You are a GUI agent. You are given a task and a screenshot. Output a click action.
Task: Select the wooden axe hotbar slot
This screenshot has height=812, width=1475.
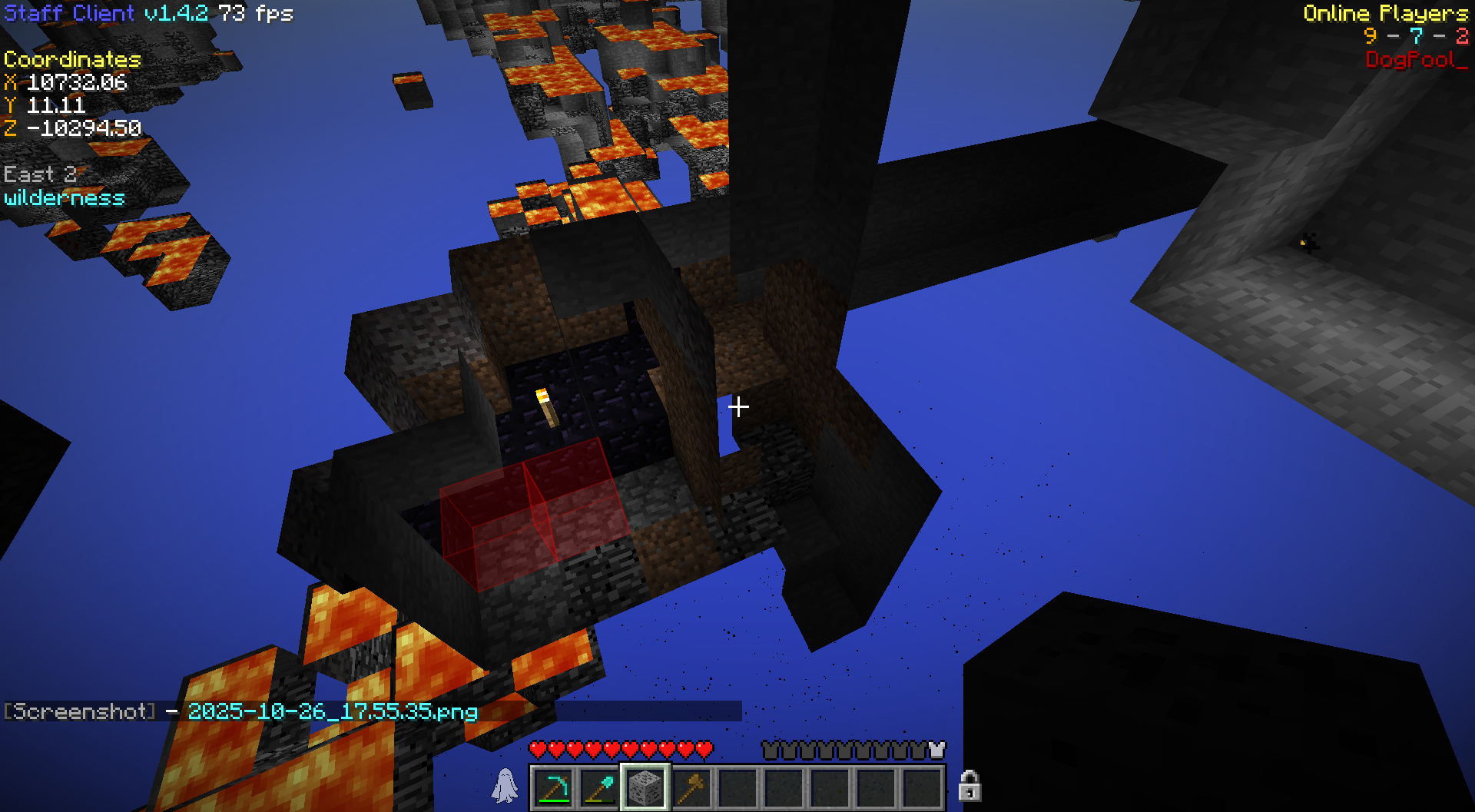[691, 787]
